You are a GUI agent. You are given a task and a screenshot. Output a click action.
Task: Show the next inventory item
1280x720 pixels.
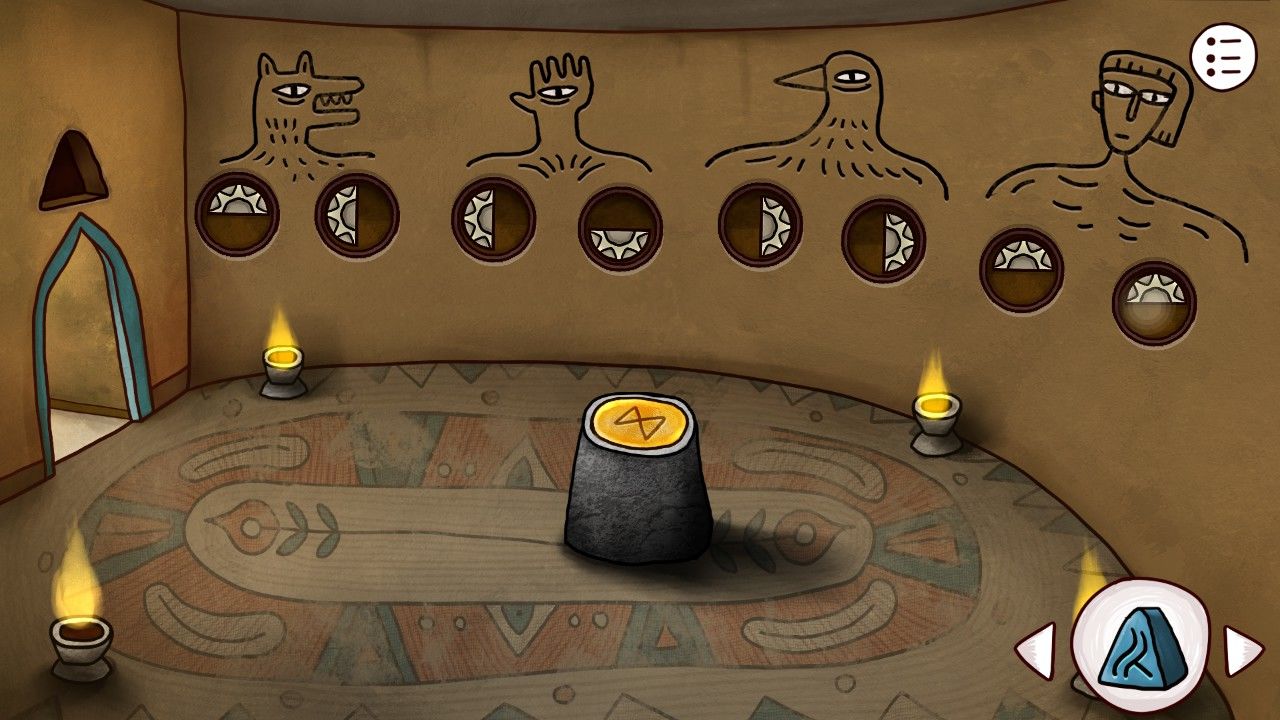[1243, 651]
